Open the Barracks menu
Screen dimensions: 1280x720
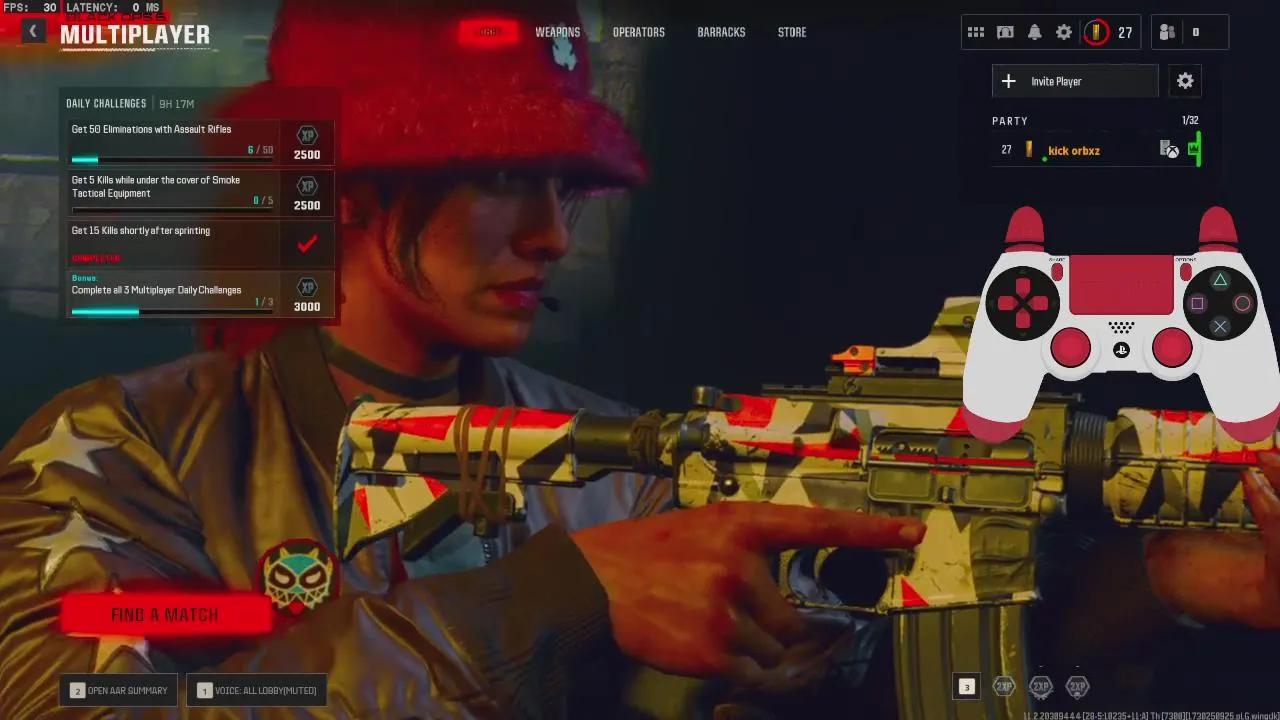721,32
